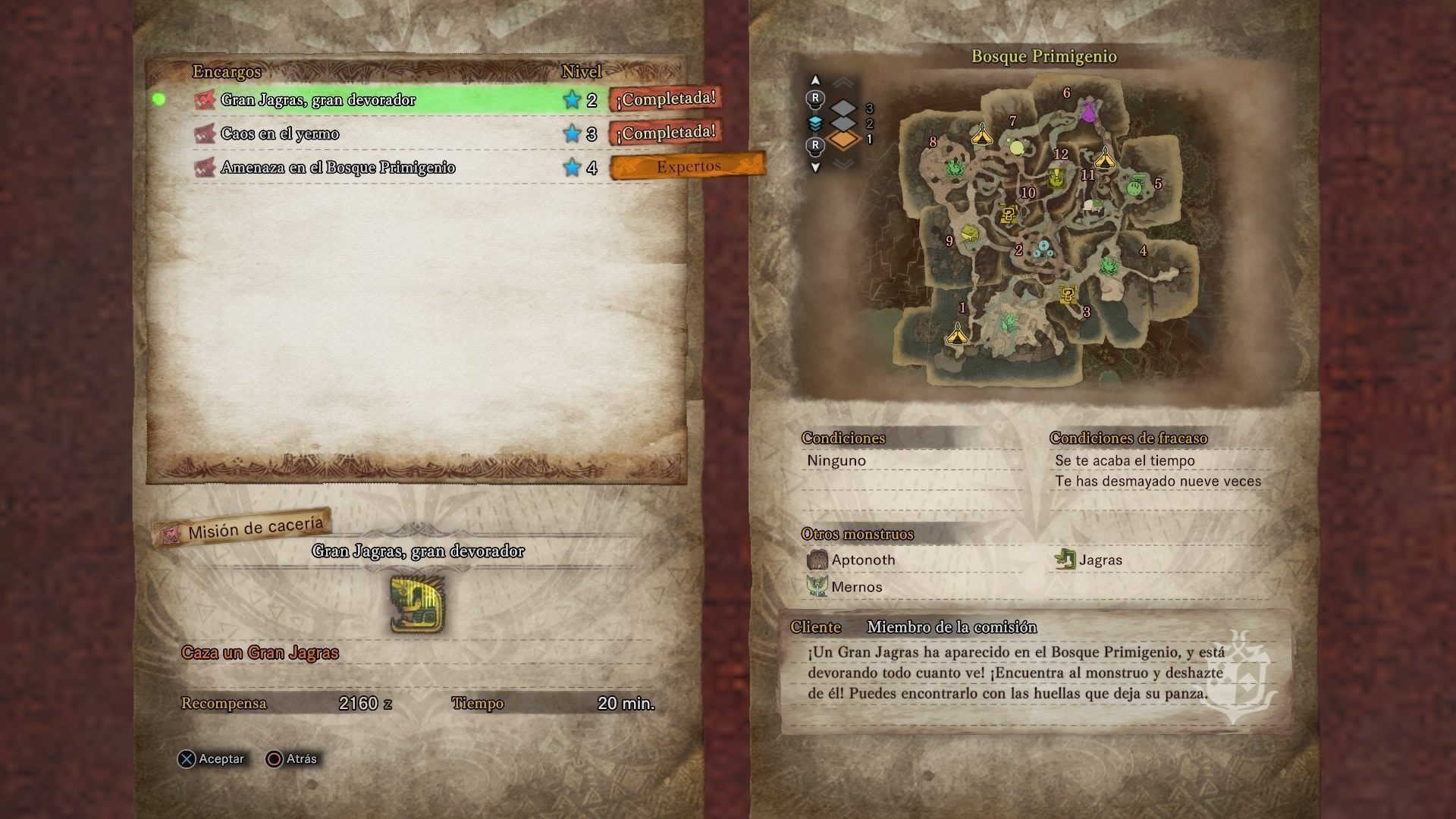The width and height of the screenshot is (1456, 819).
Task: Select the Aptonoth monster entry
Action: click(x=863, y=560)
